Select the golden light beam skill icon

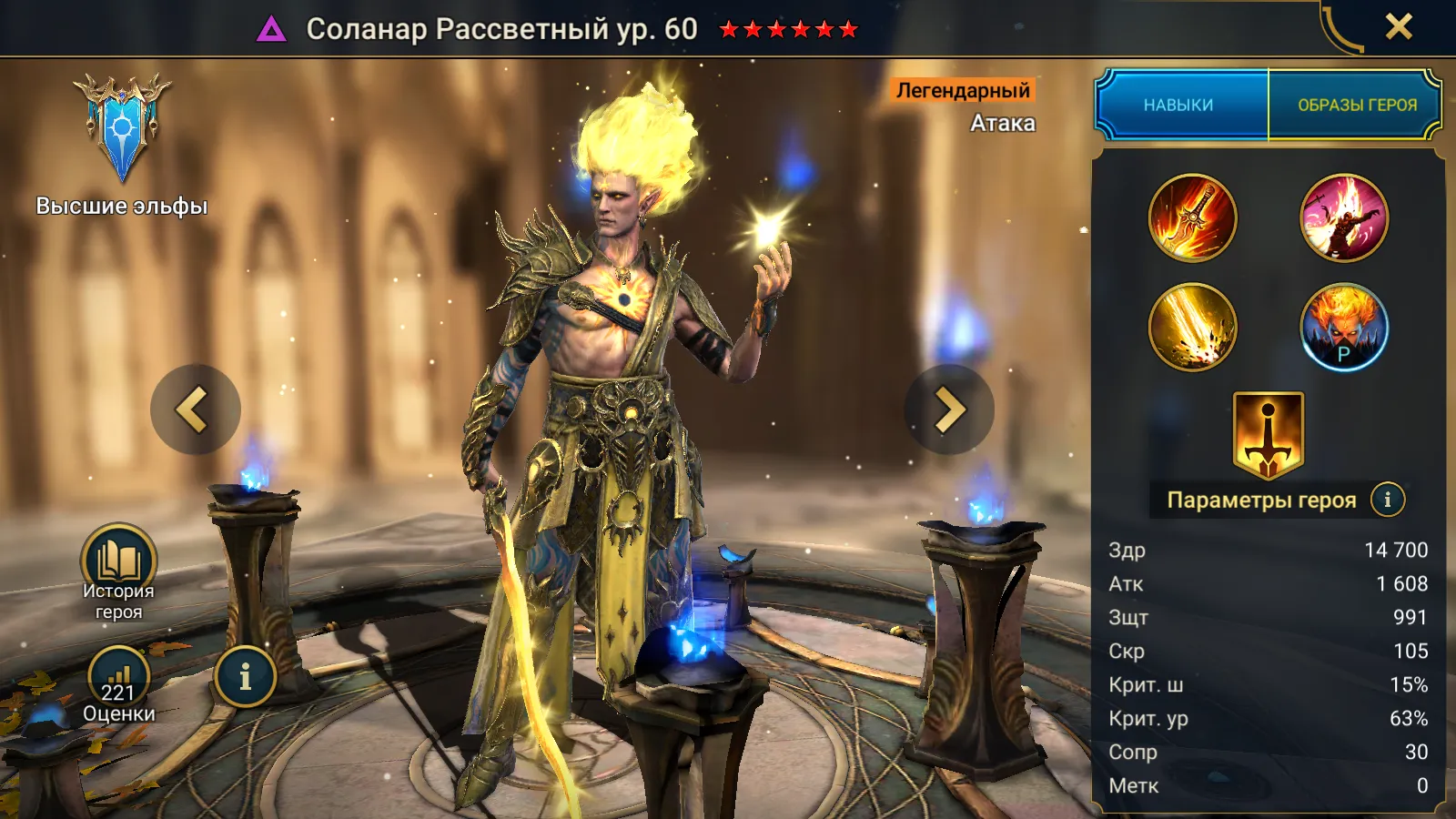(1192, 327)
